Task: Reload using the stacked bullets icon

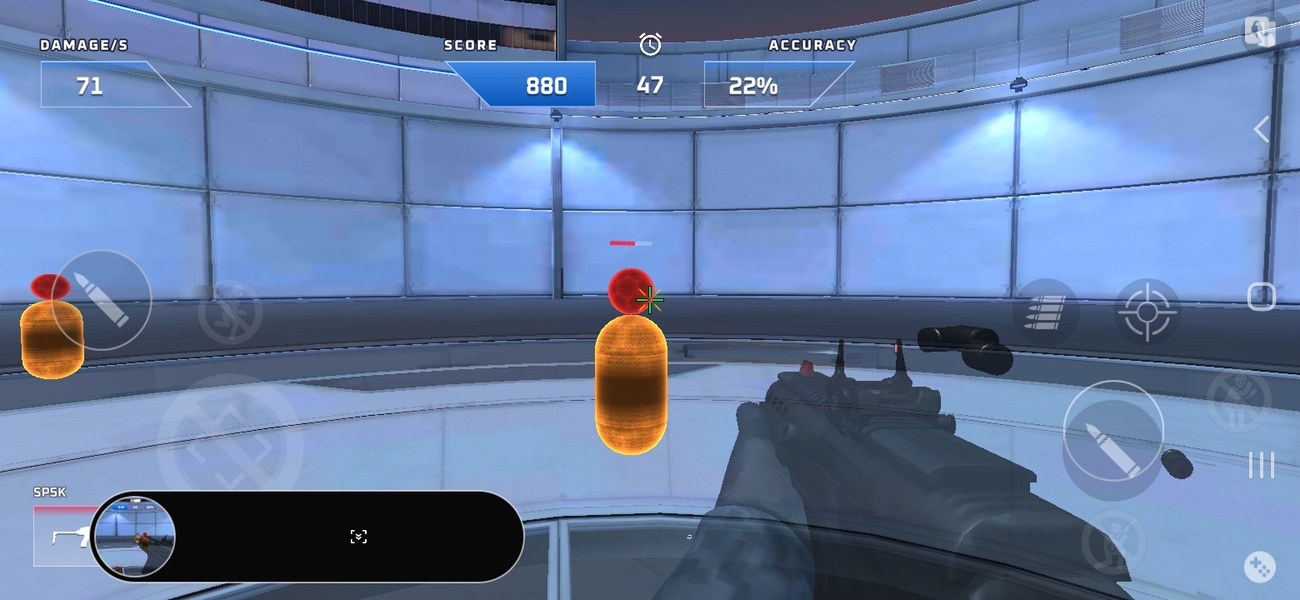Action: pyautogui.click(x=1045, y=312)
